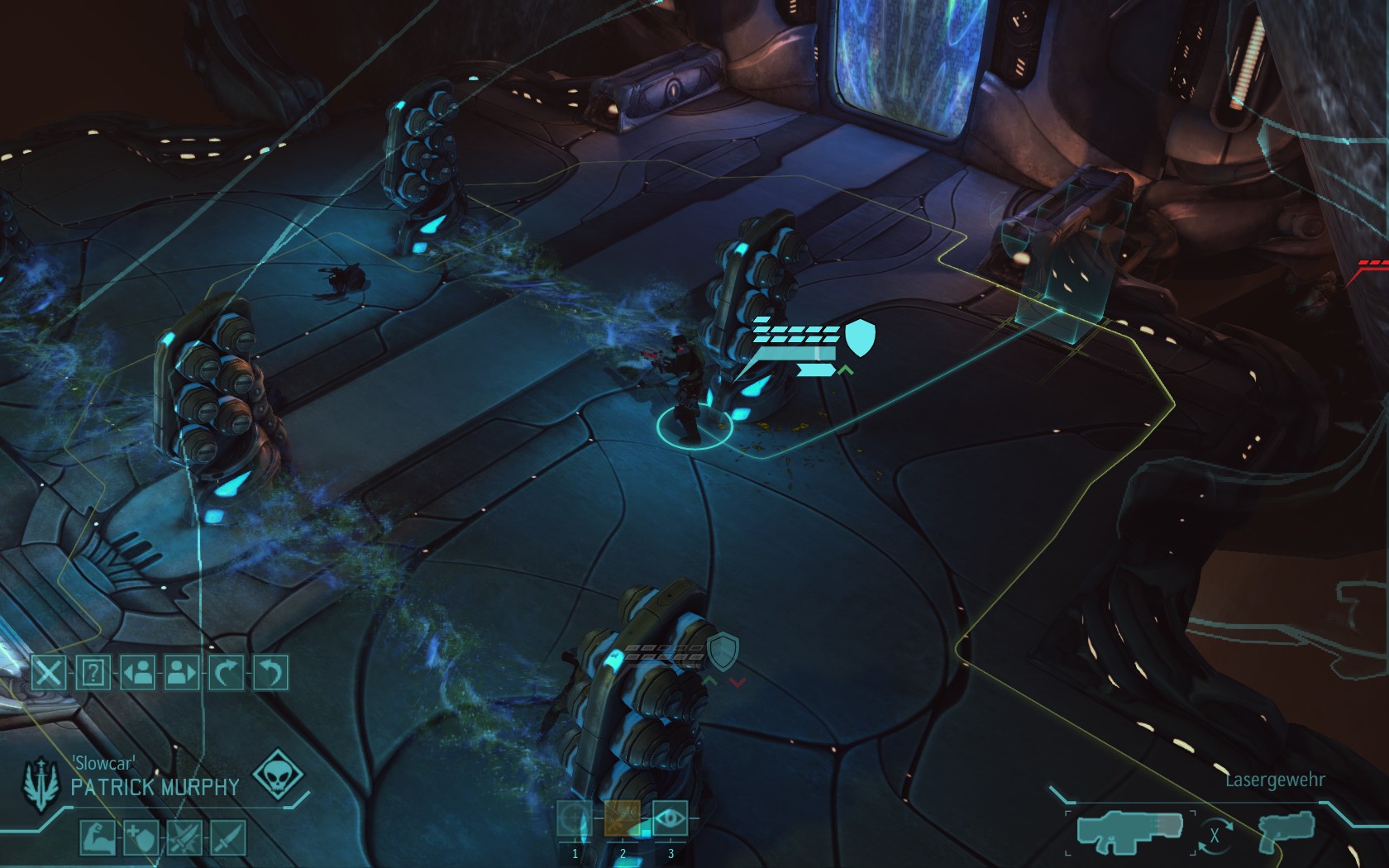The image size is (1389, 868).
Task: Activate the eye Overwatch ability in slot 3
Action: [671, 819]
